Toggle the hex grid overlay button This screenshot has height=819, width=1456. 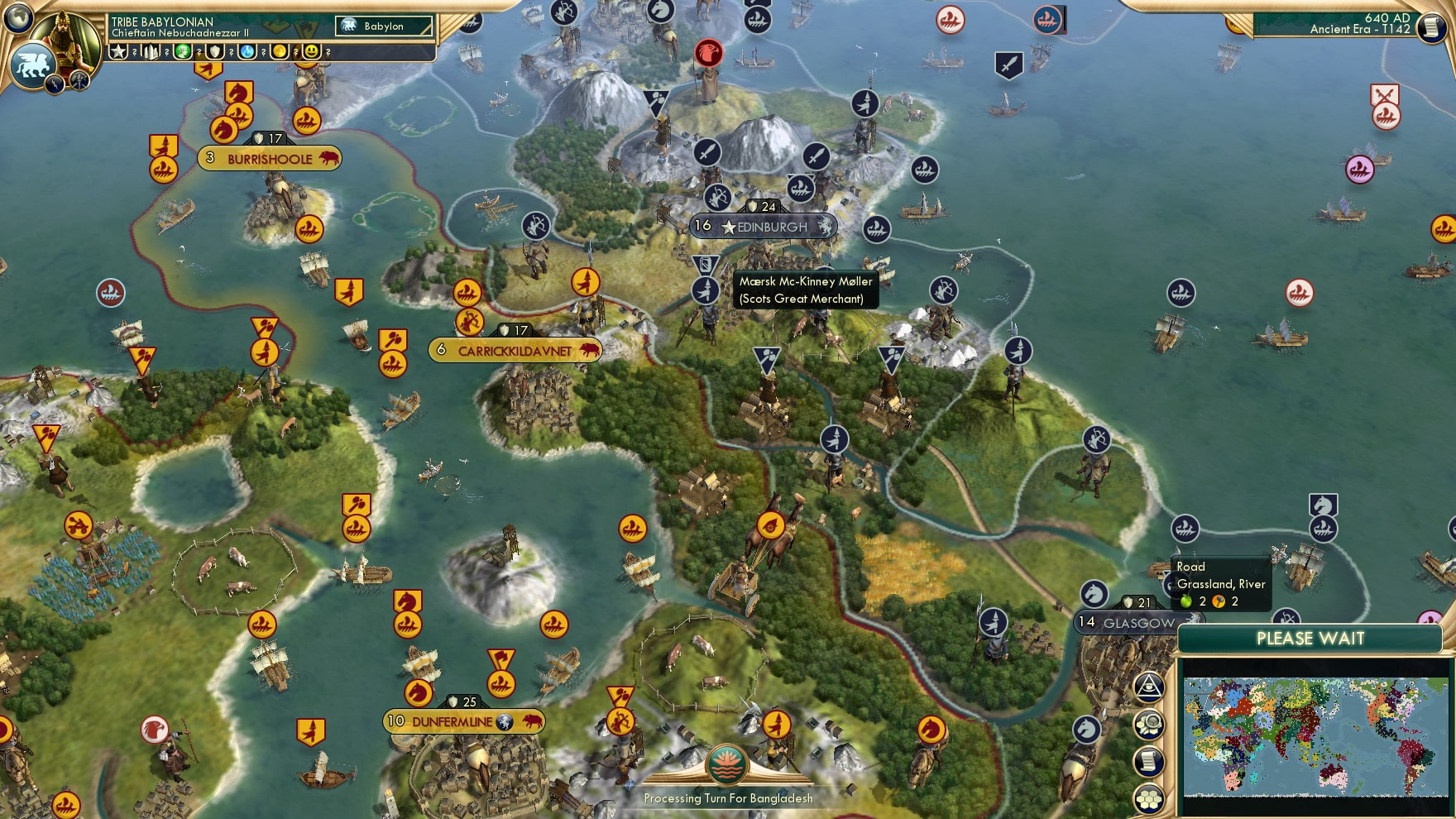pyautogui.click(x=1148, y=799)
